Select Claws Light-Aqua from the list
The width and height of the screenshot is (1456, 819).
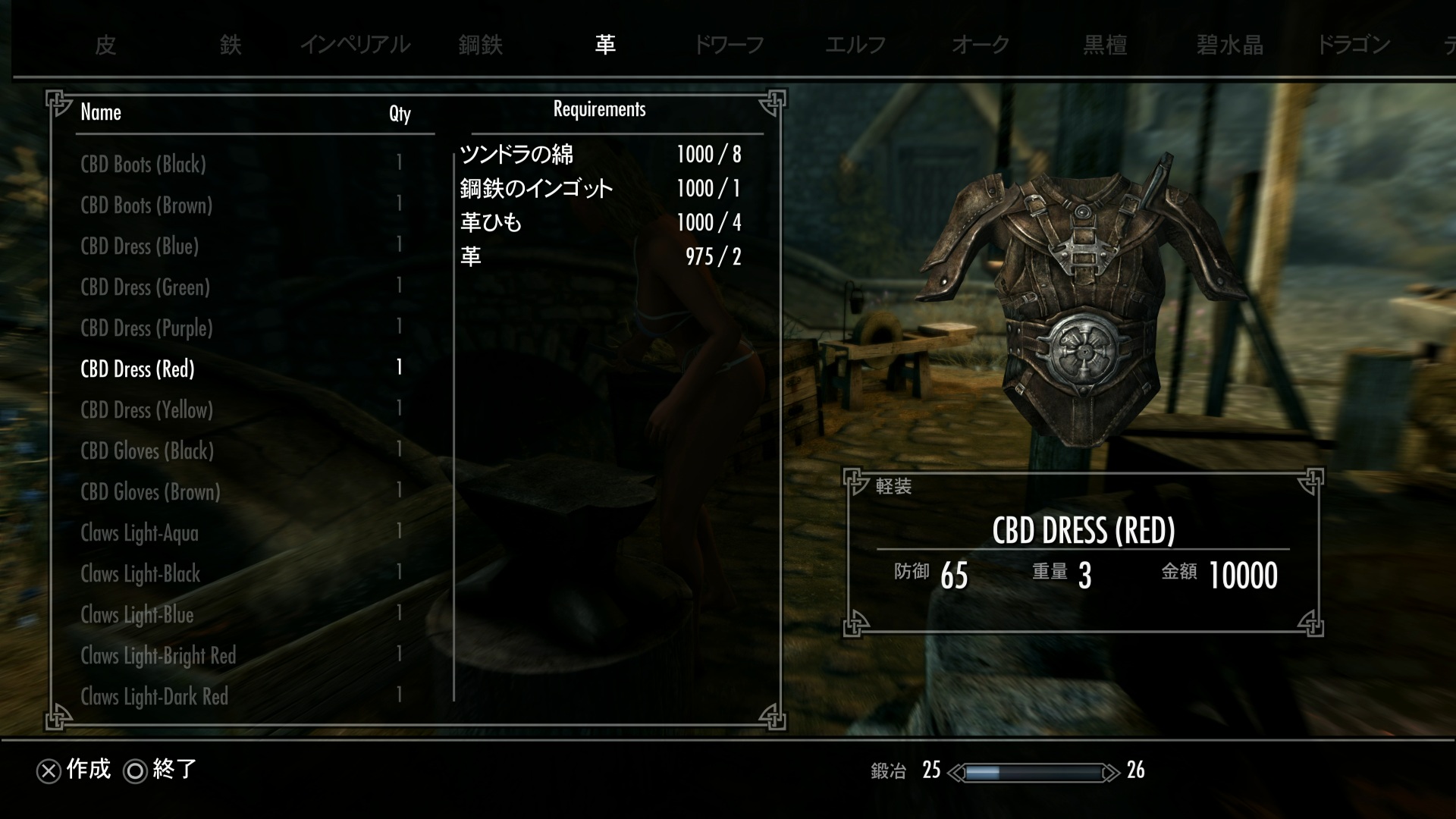click(140, 533)
